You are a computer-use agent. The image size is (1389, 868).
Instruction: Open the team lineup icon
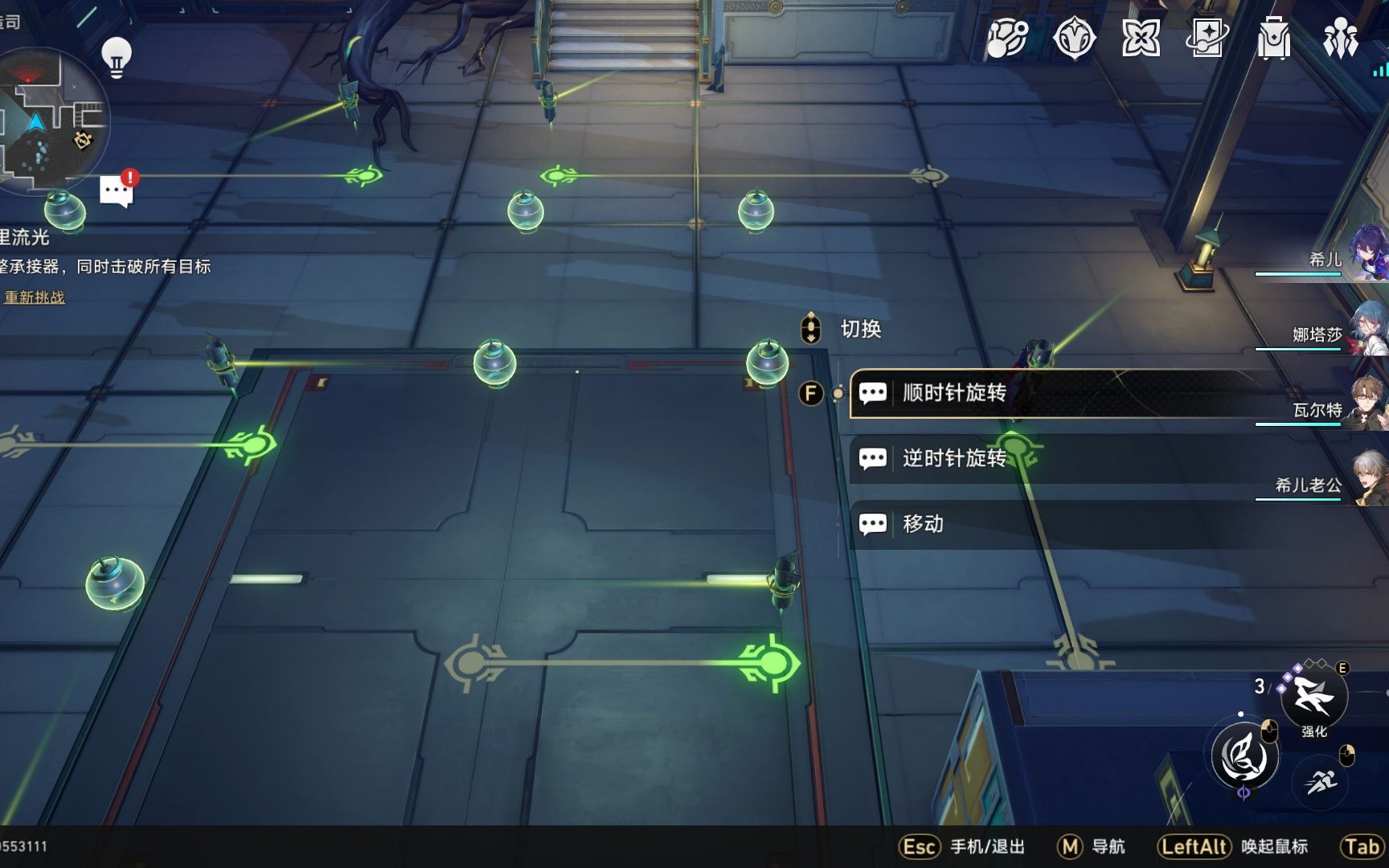tap(1340, 38)
